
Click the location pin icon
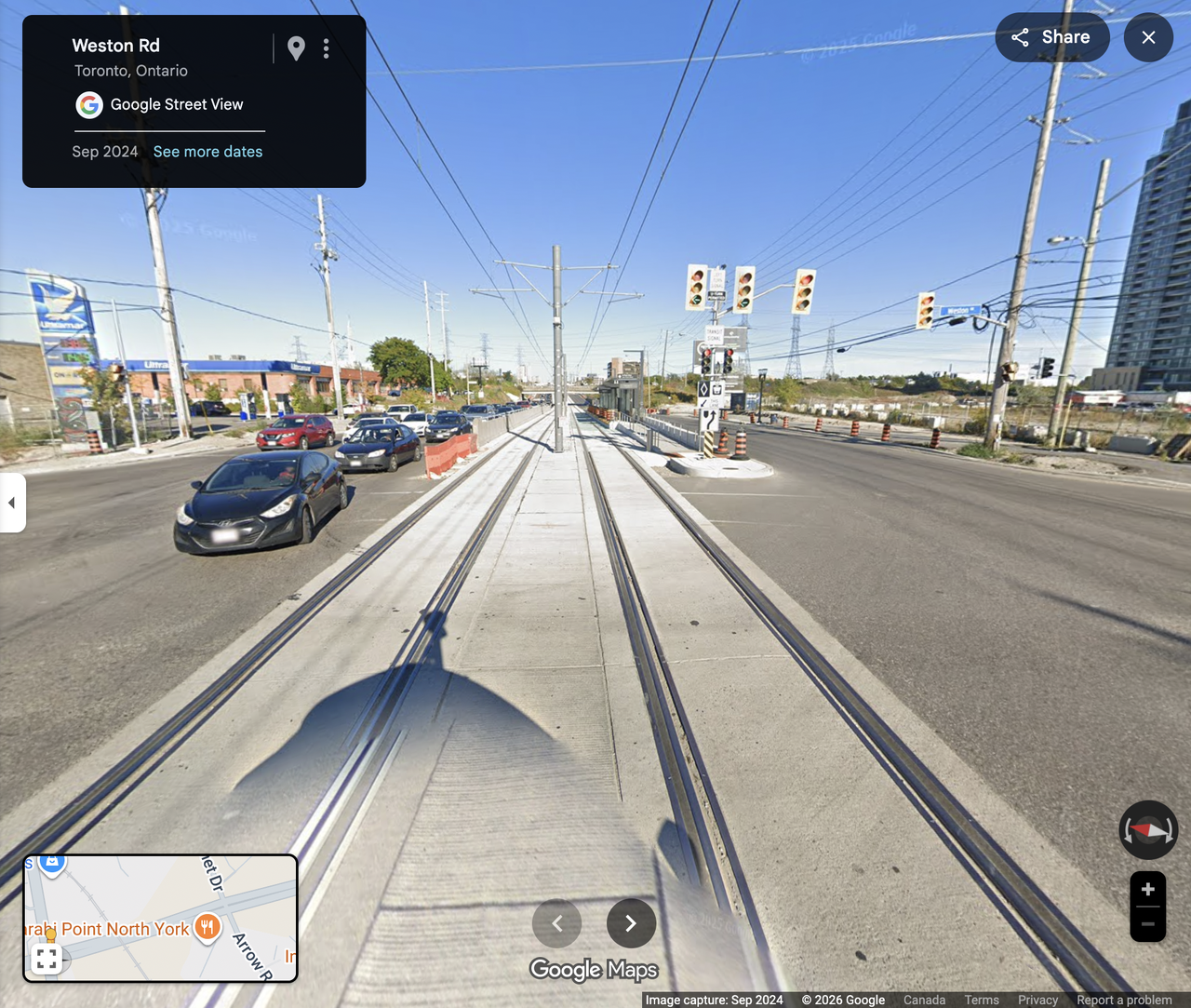pyautogui.click(x=296, y=48)
